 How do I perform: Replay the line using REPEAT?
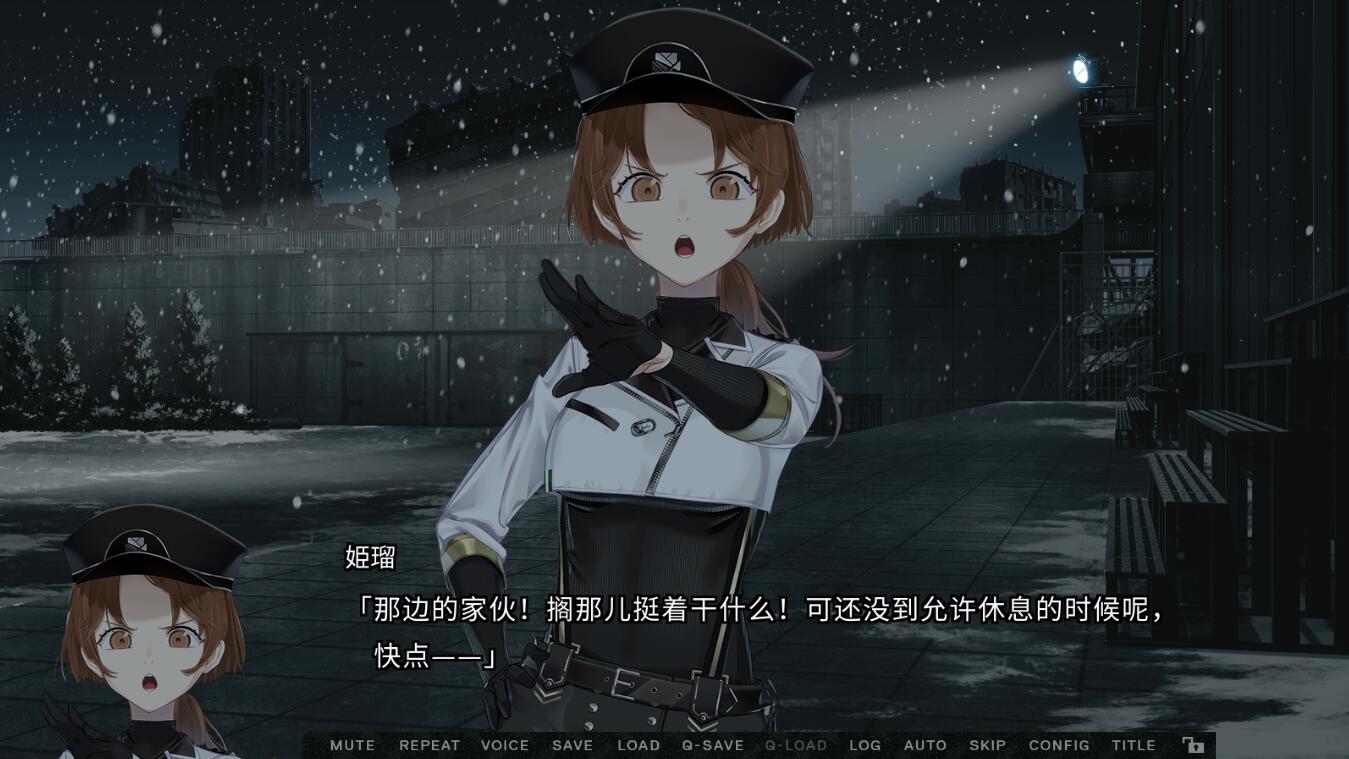tap(429, 745)
